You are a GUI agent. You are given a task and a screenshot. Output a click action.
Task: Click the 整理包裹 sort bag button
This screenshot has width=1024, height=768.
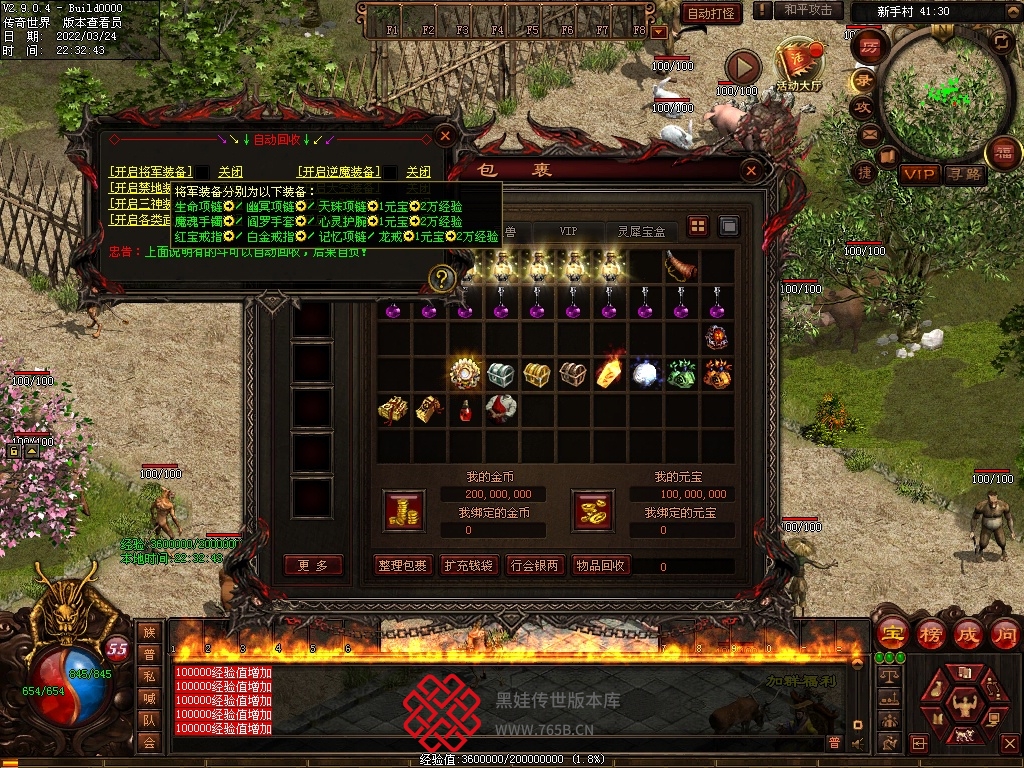(x=403, y=566)
